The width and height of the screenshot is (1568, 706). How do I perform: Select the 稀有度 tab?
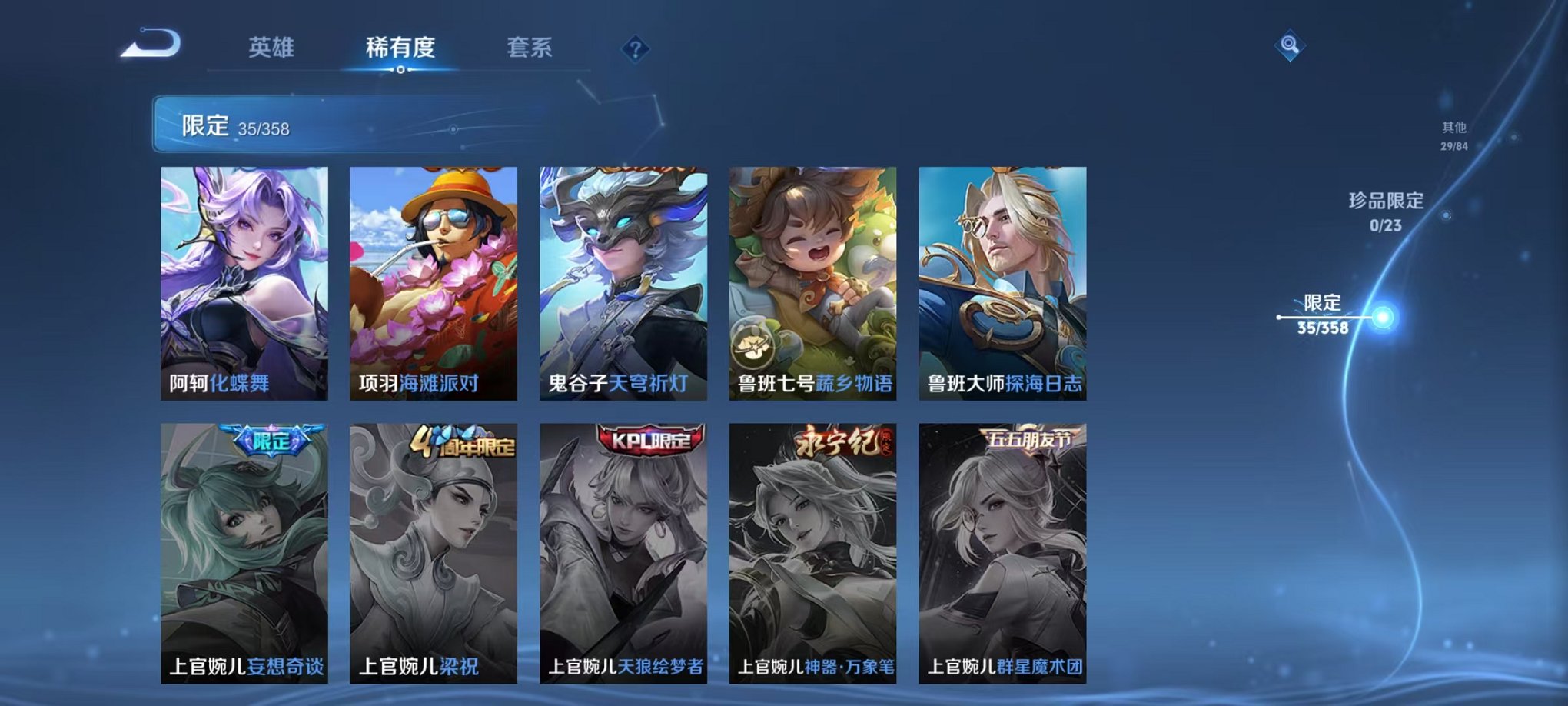pos(400,46)
